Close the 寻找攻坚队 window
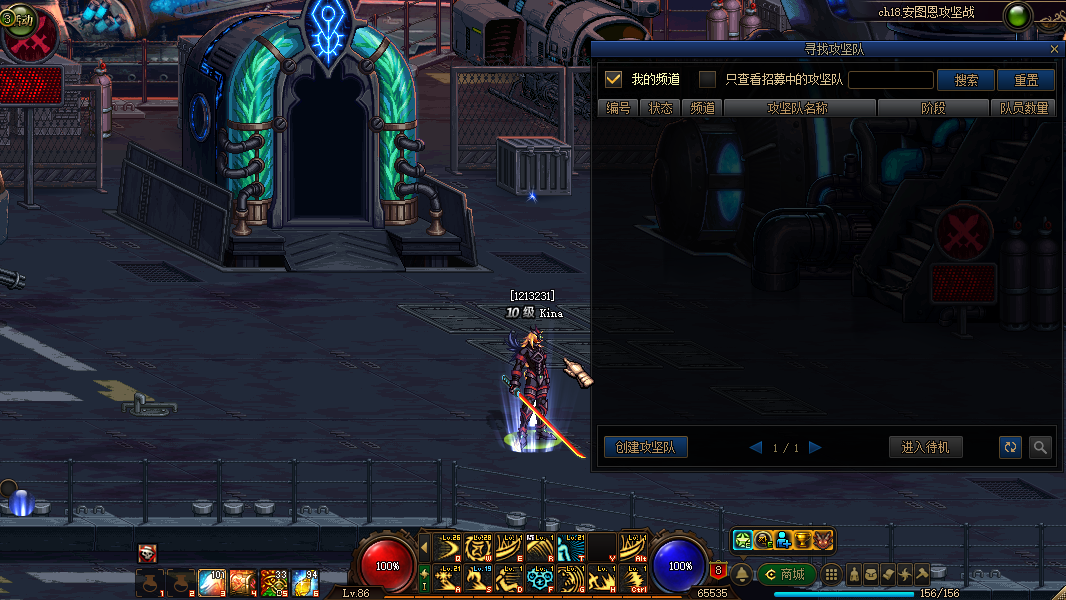This screenshot has width=1066, height=600. (x=1054, y=49)
